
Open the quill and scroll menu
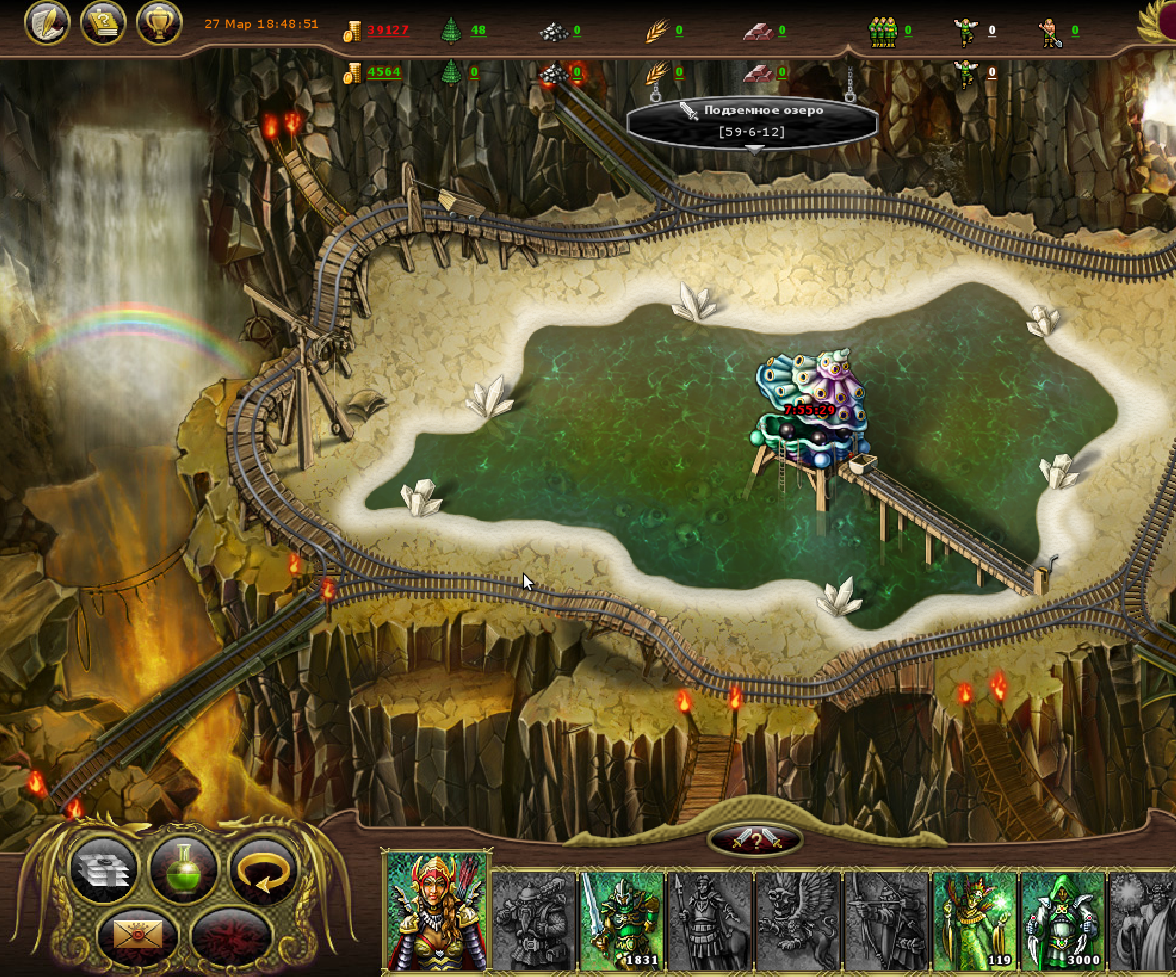coord(46,23)
